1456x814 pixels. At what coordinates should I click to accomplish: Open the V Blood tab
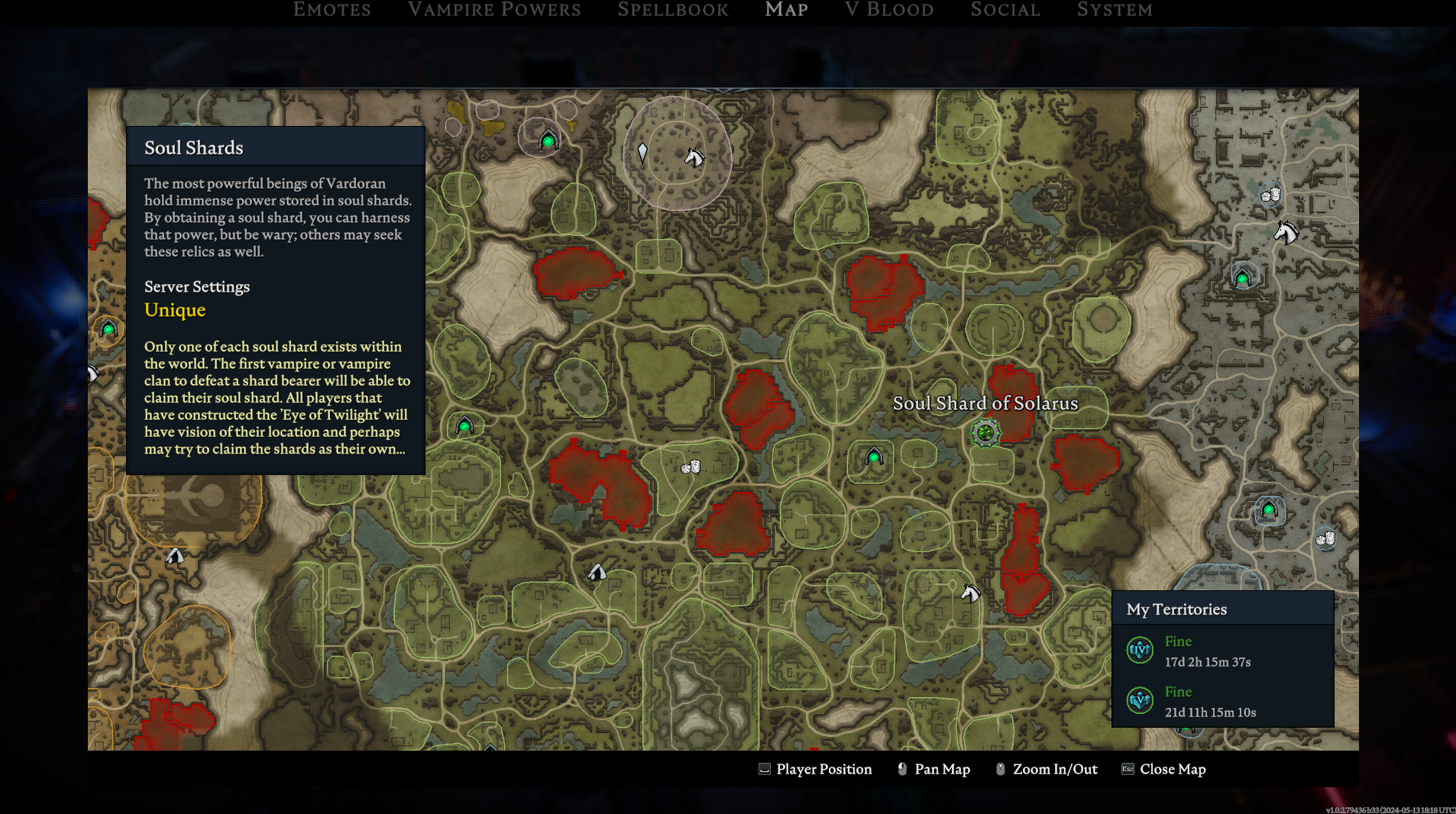(889, 10)
